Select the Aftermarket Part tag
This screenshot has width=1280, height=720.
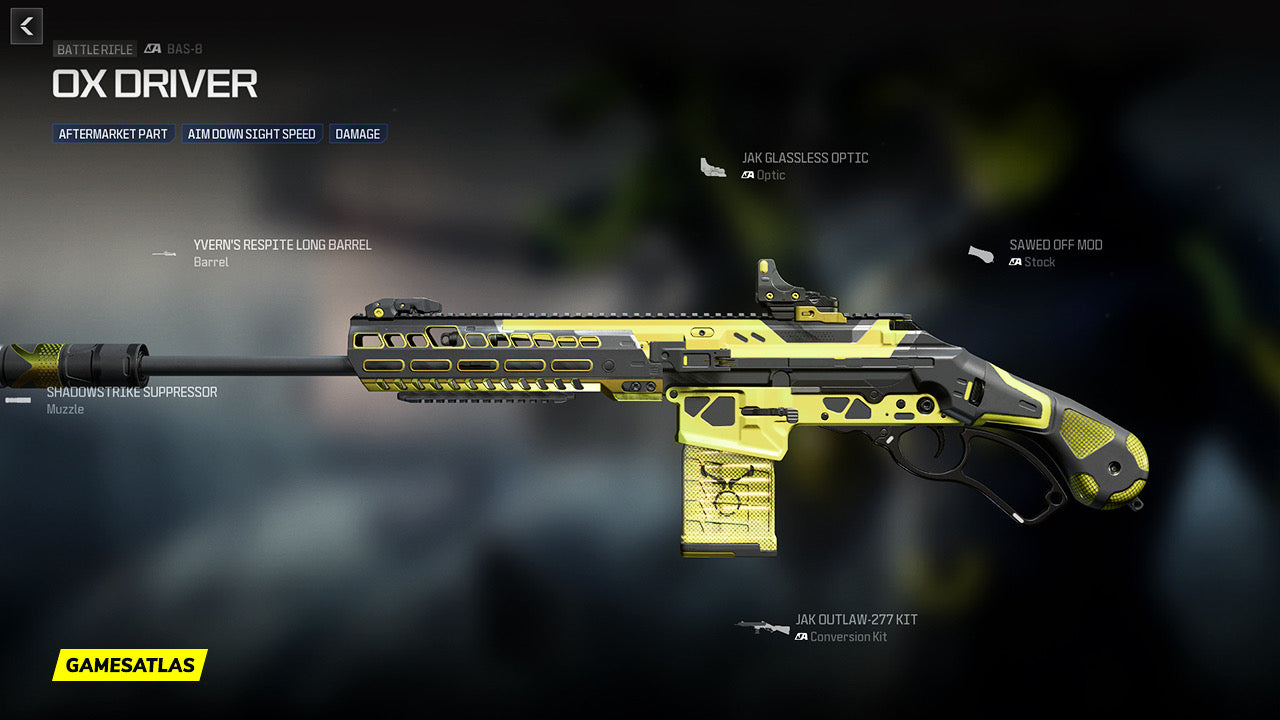click(113, 134)
